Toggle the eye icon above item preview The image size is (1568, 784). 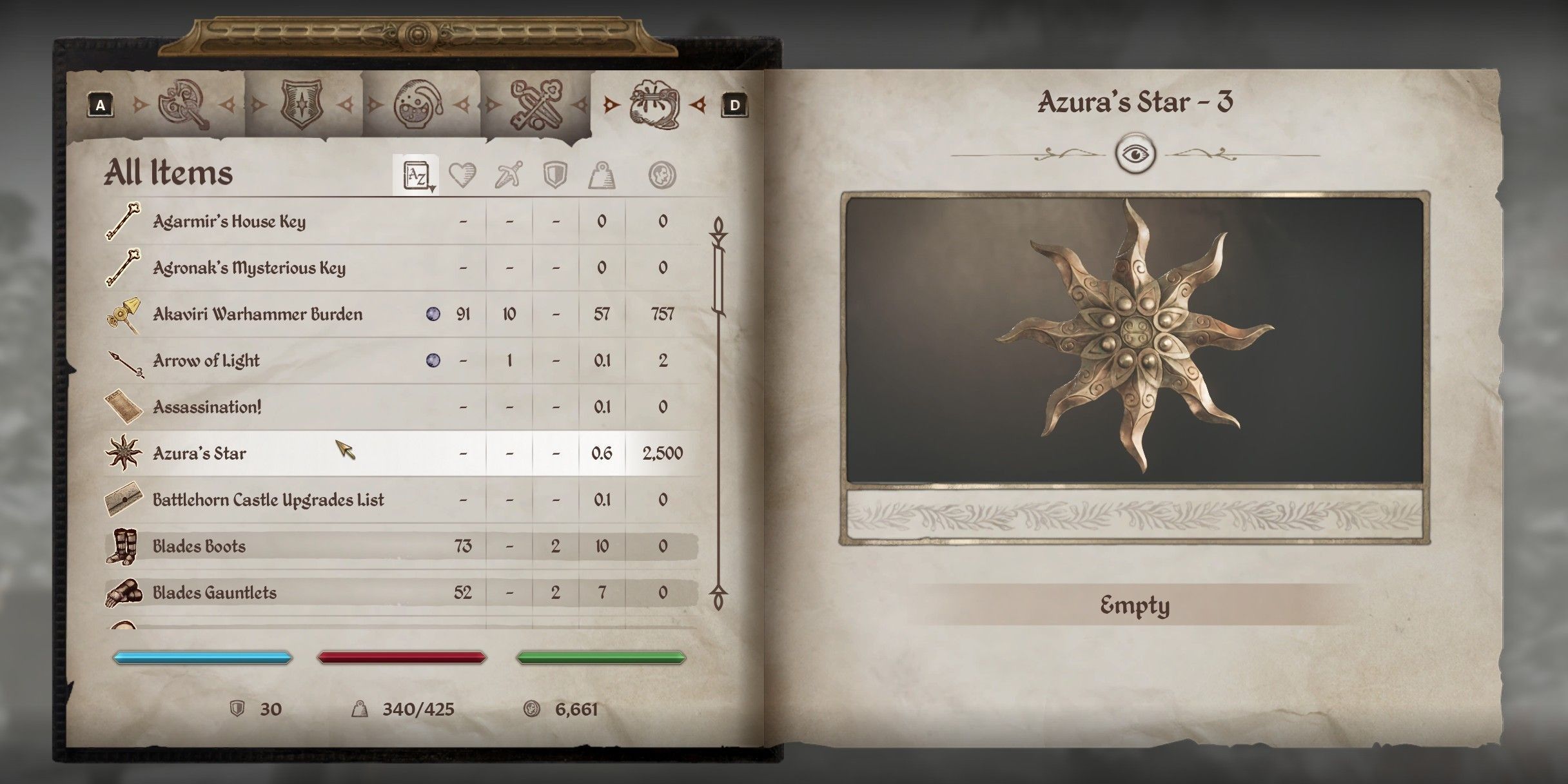click(x=1135, y=155)
